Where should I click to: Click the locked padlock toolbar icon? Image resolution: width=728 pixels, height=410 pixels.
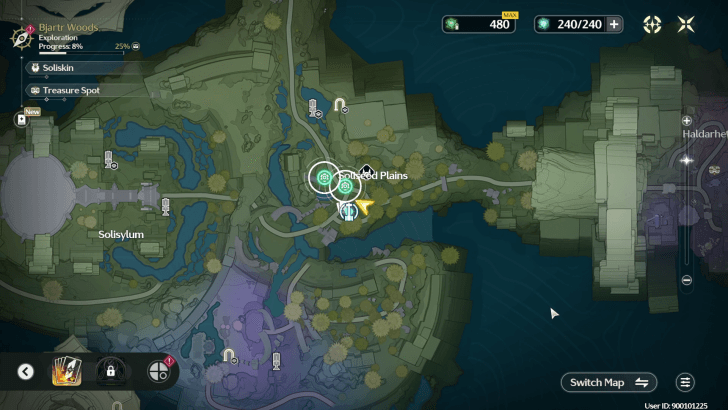(111, 372)
